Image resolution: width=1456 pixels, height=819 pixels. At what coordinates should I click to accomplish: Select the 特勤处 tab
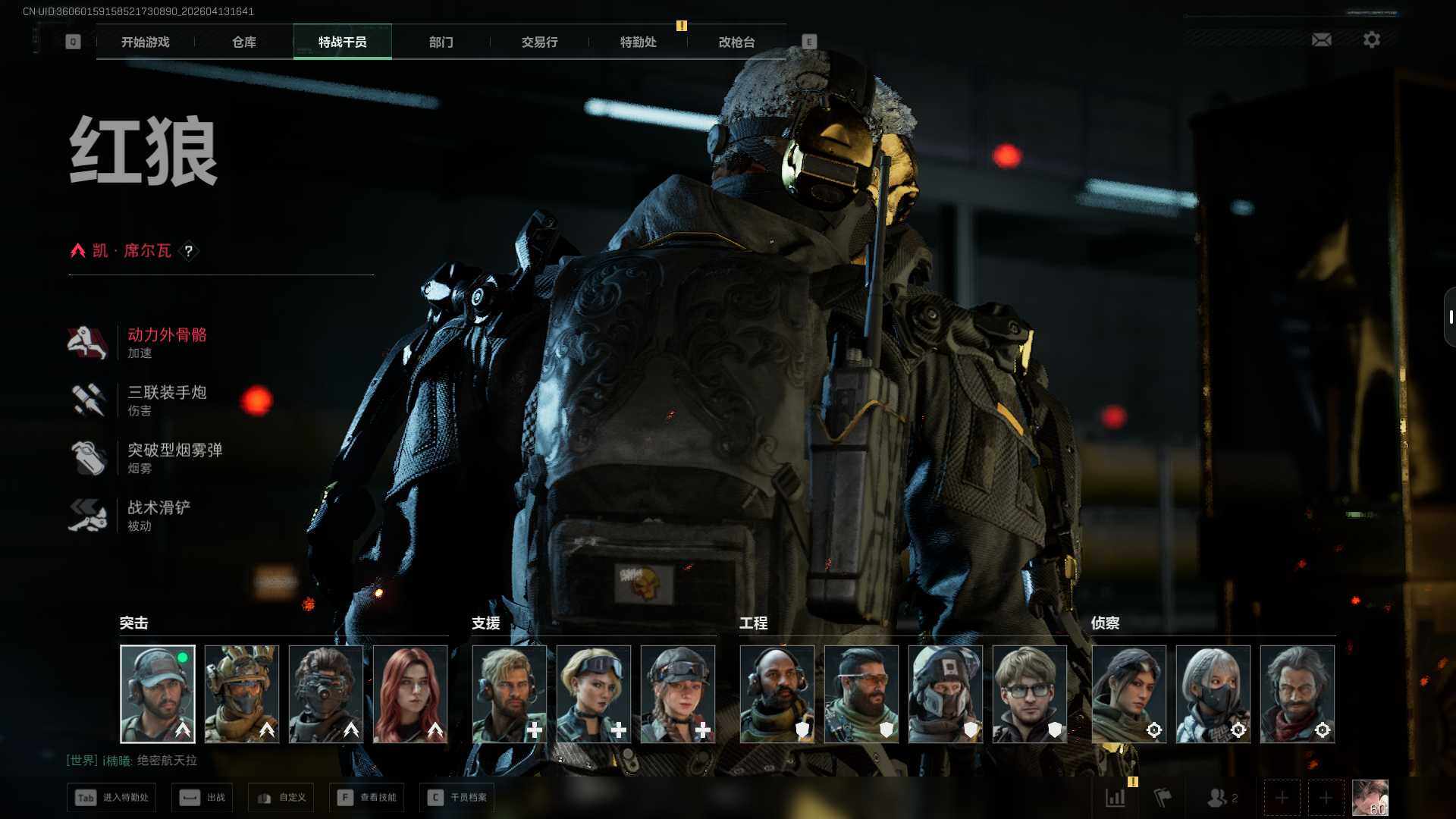click(x=638, y=42)
